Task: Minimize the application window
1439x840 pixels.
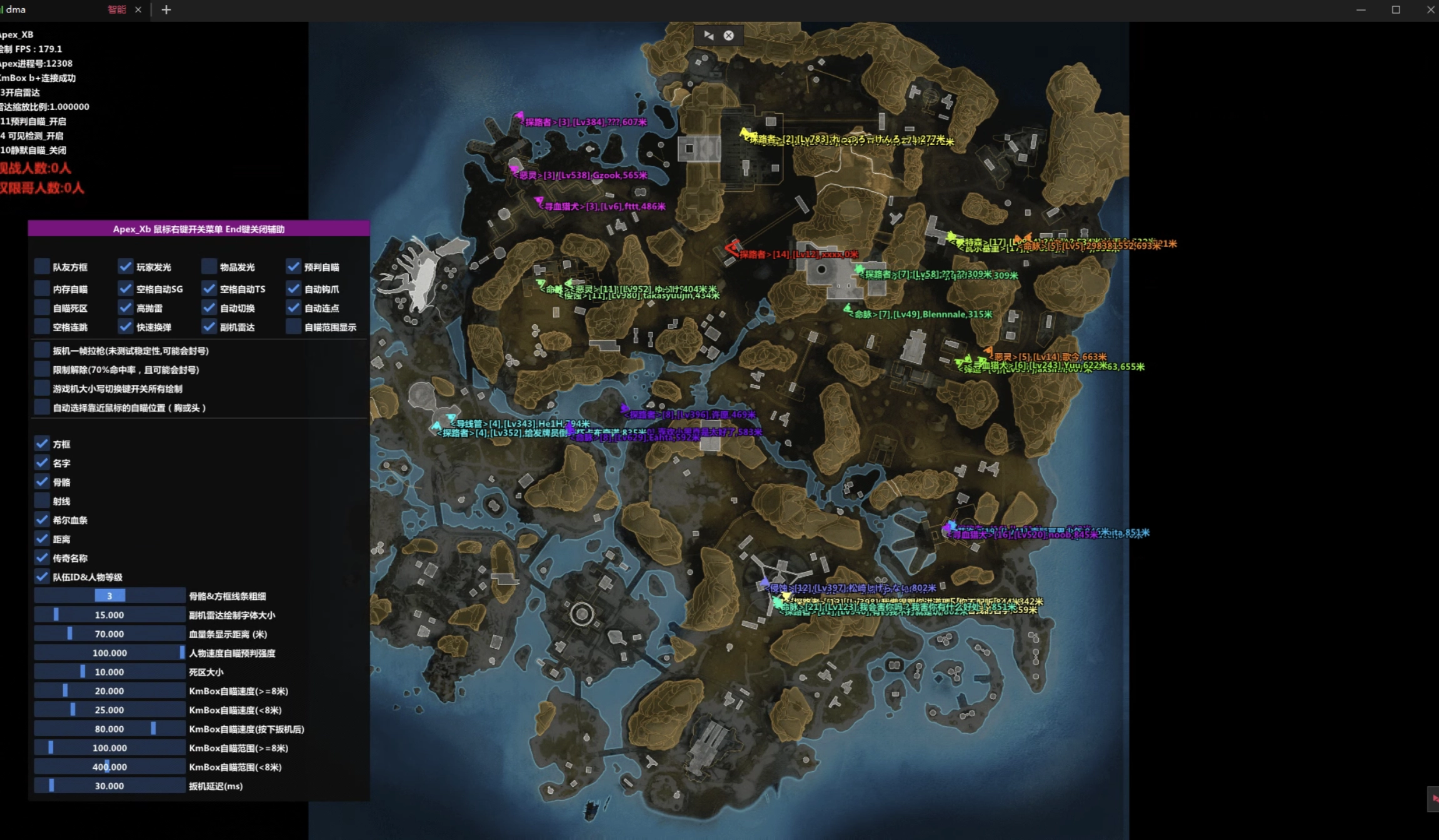Action: pos(1361,10)
